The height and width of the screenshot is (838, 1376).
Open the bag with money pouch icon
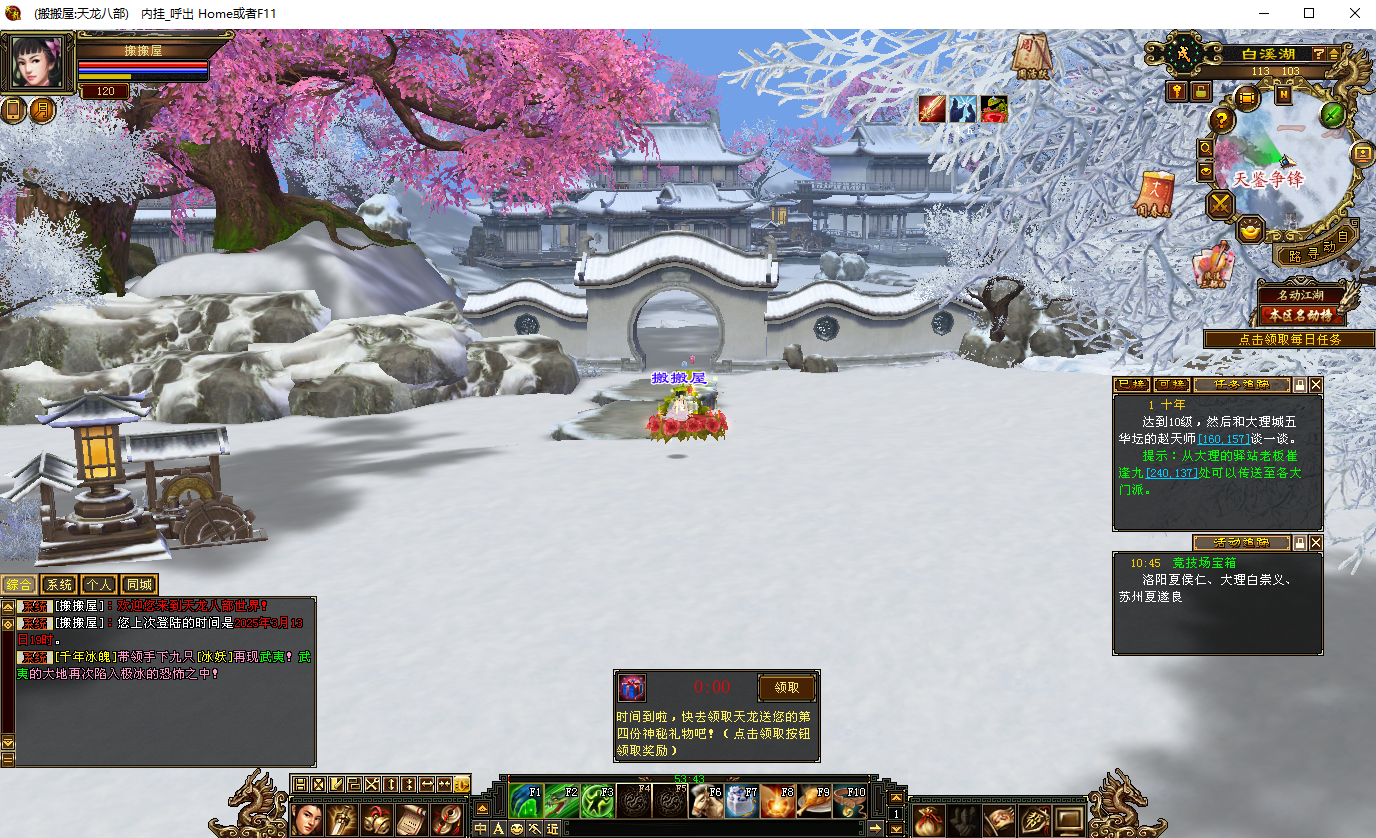(x=929, y=821)
